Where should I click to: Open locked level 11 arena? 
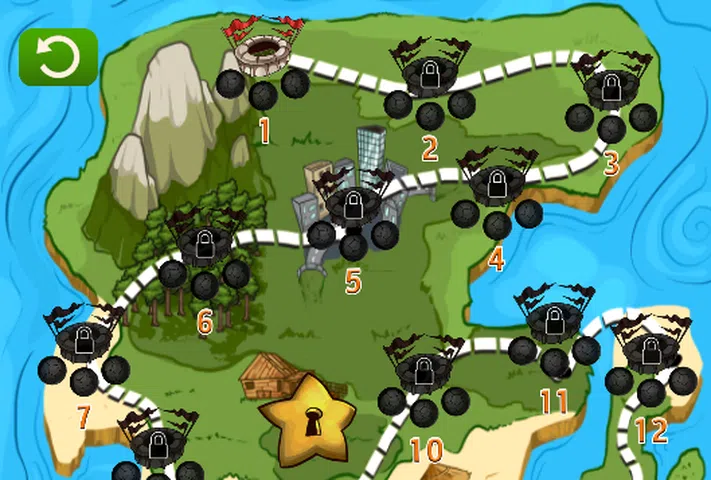coord(553,321)
